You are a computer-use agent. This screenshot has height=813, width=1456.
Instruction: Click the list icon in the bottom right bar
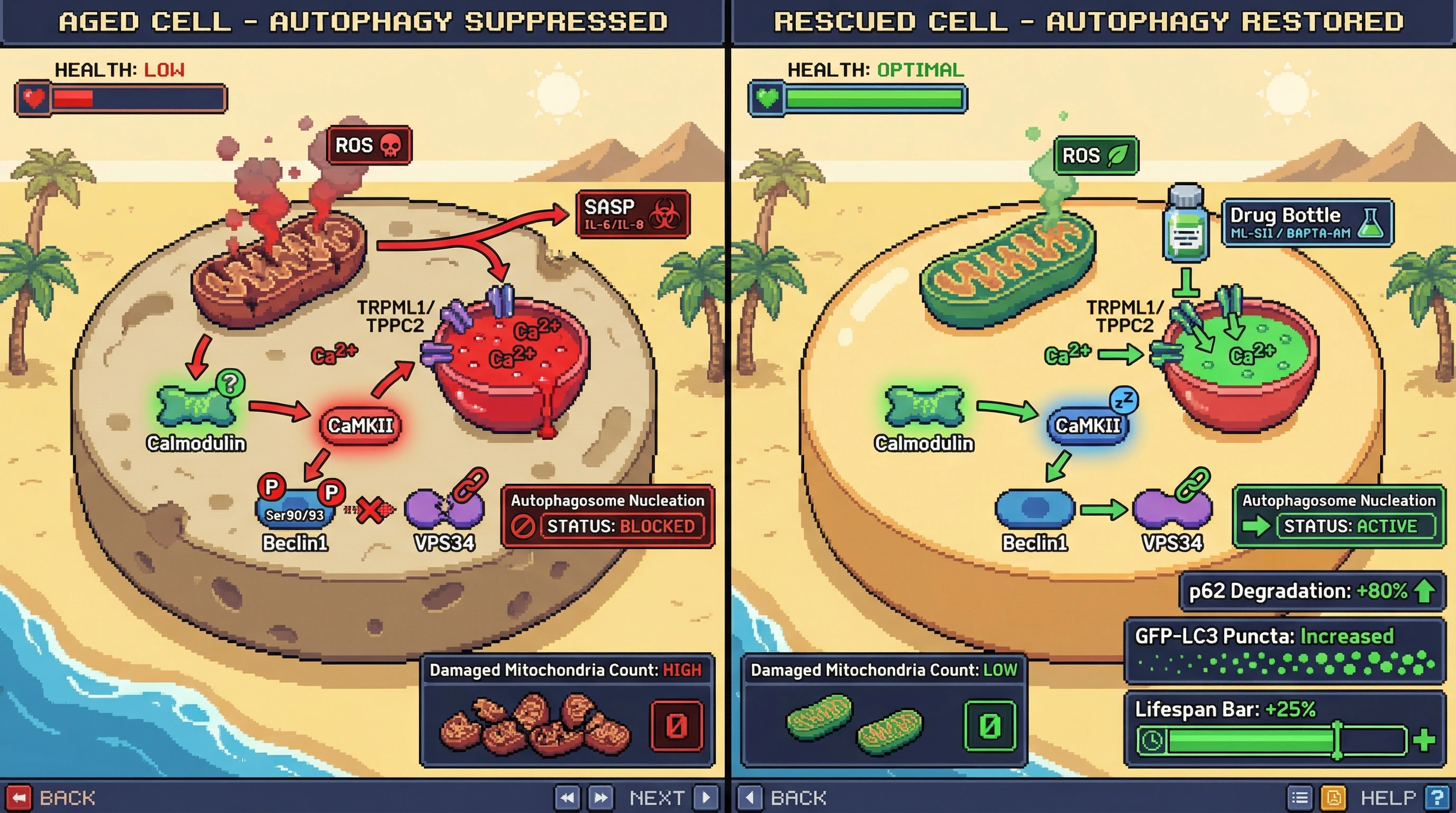click(x=1299, y=798)
